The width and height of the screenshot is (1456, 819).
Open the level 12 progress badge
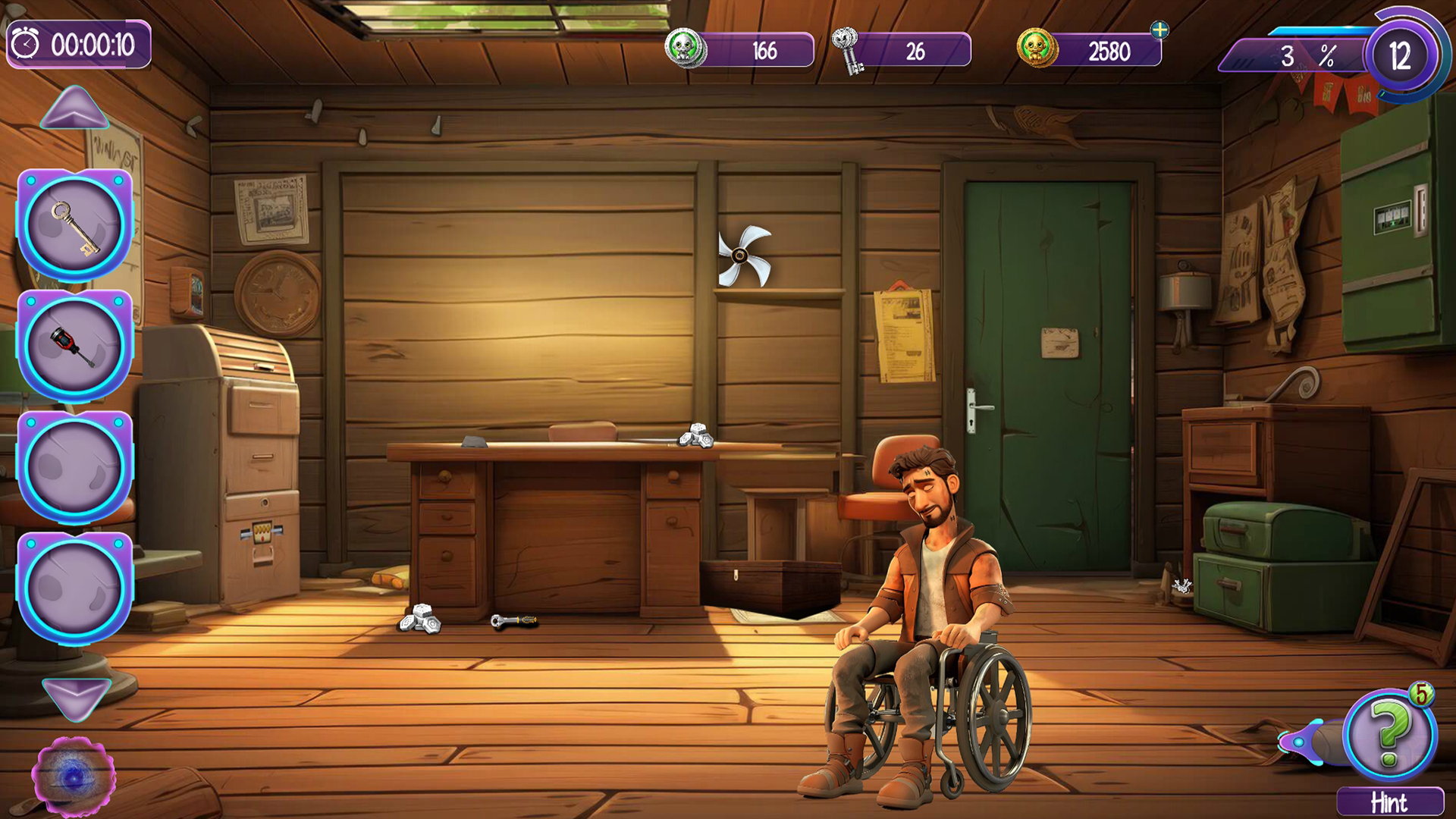(1400, 56)
